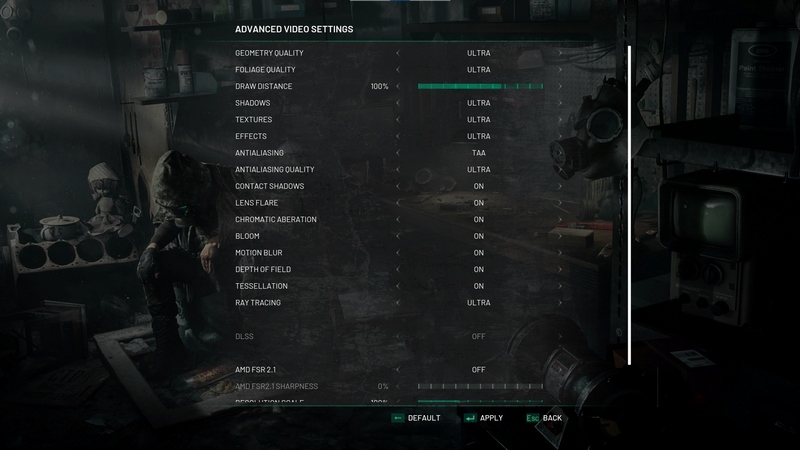Change the Antialiasing TAA option
This screenshot has height=450, width=800.
tap(478, 153)
